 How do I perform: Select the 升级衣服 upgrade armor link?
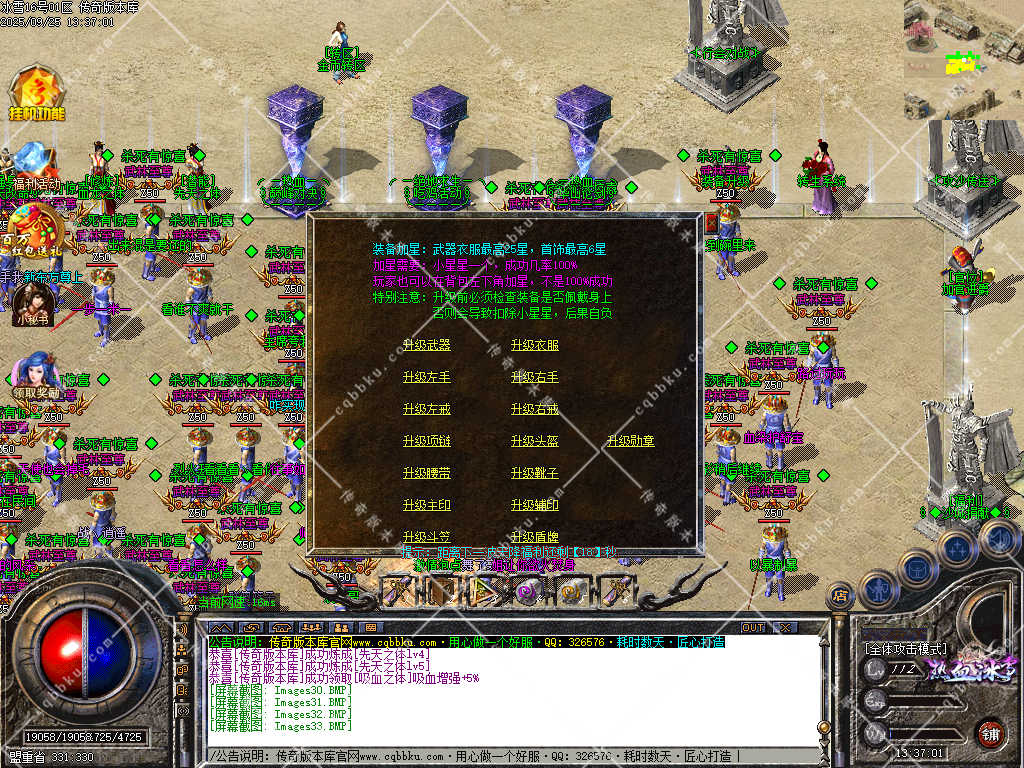[535, 345]
